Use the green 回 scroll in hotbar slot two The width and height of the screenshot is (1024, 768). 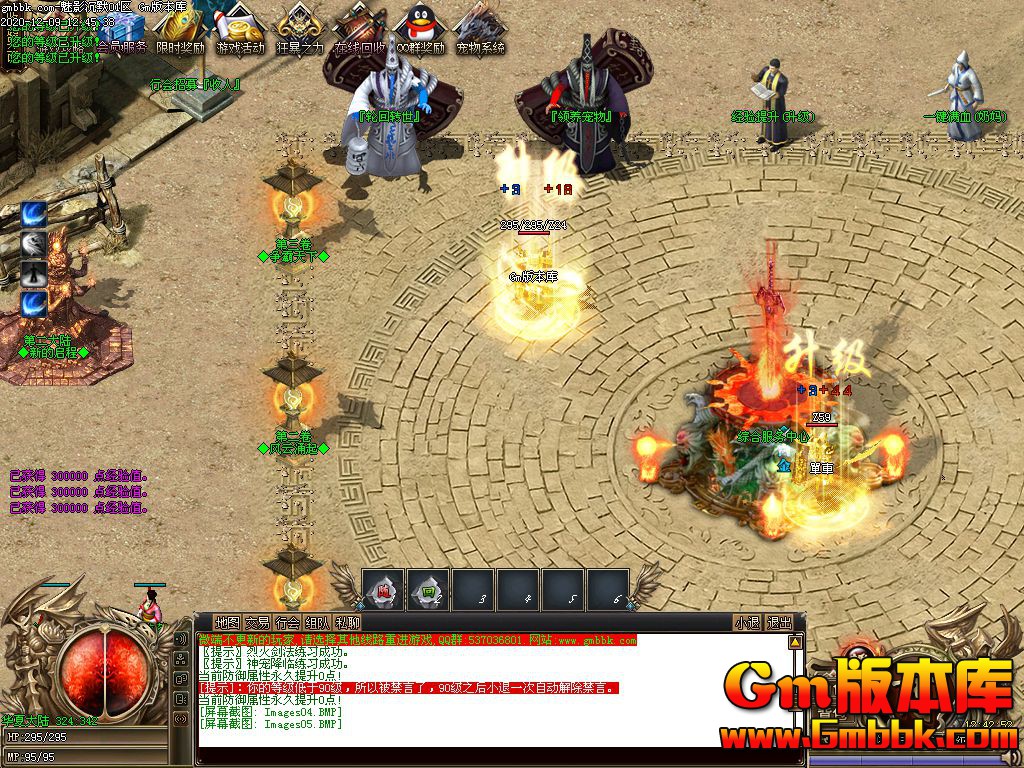(429, 589)
